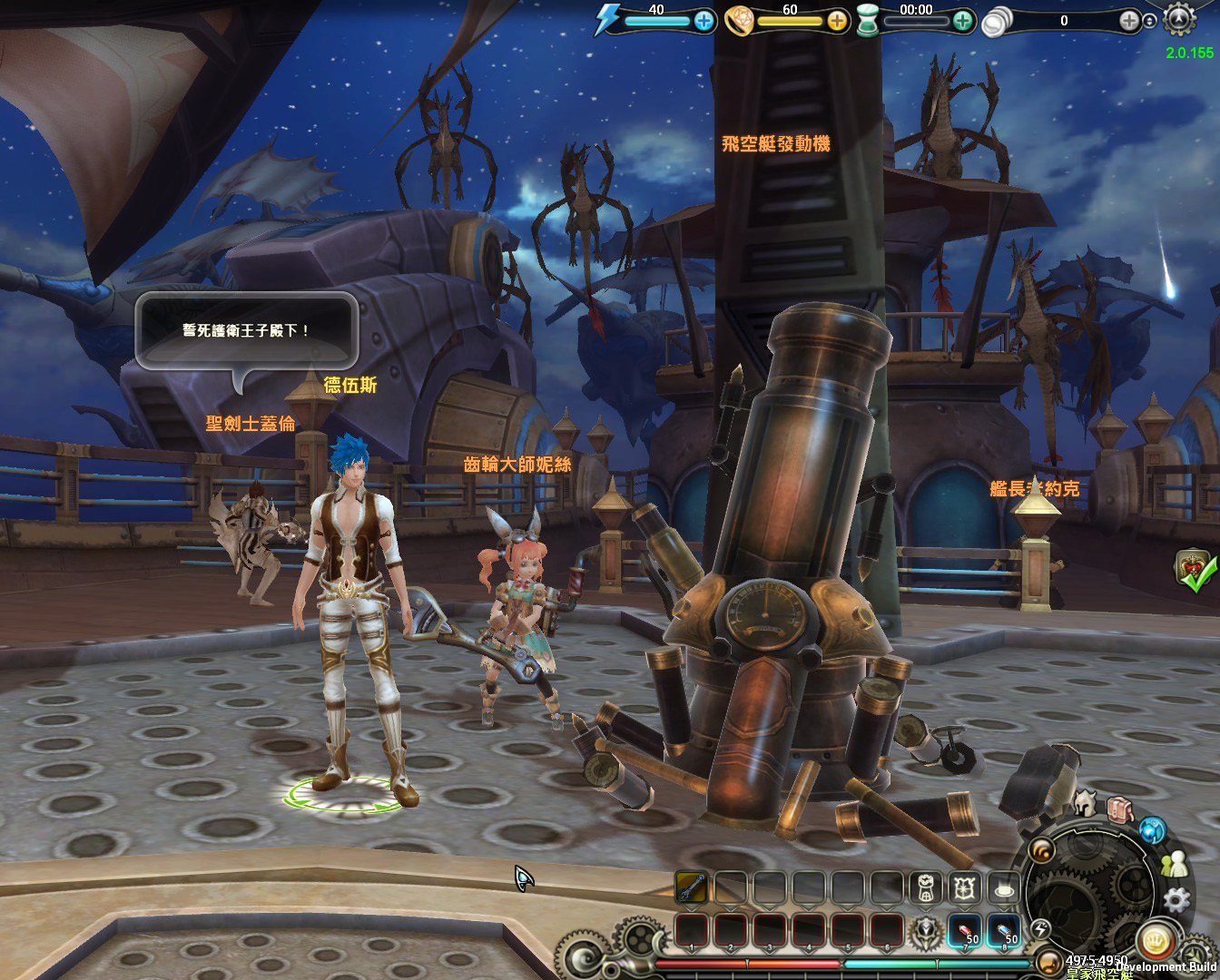The width and height of the screenshot is (1220, 980).
Task: Click the gold plus button beside the ring
Action: click(837, 21)
